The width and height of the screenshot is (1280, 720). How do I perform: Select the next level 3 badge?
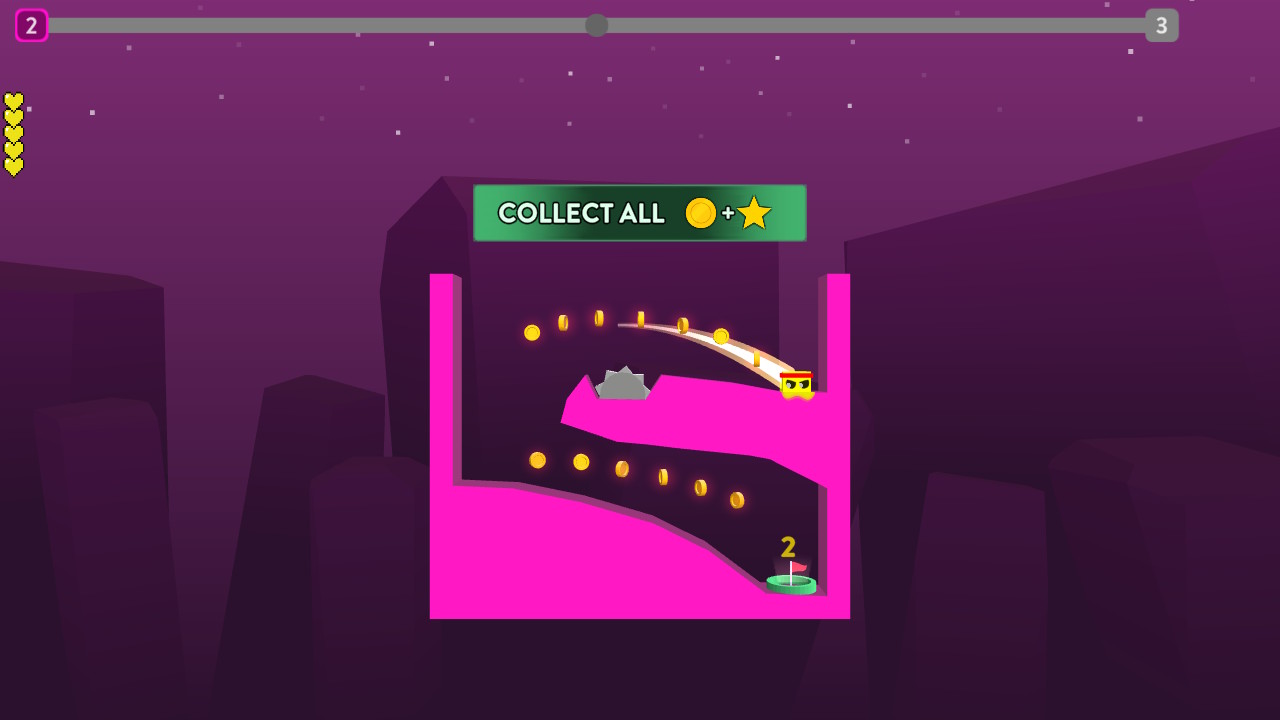tap(1161, 25)
